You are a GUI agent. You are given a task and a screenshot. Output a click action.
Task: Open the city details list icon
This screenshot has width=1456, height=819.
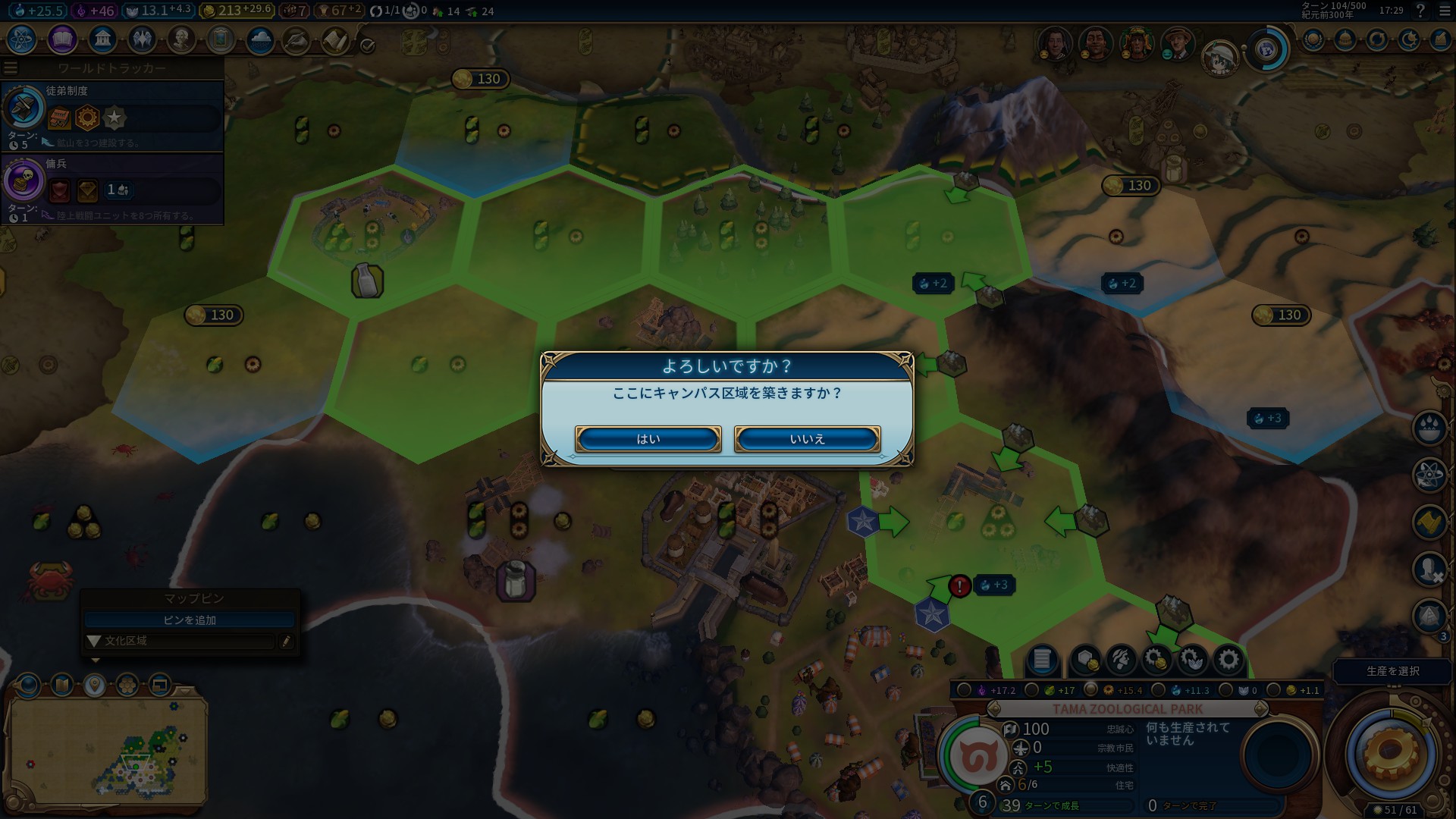[x=1042, y=659]
